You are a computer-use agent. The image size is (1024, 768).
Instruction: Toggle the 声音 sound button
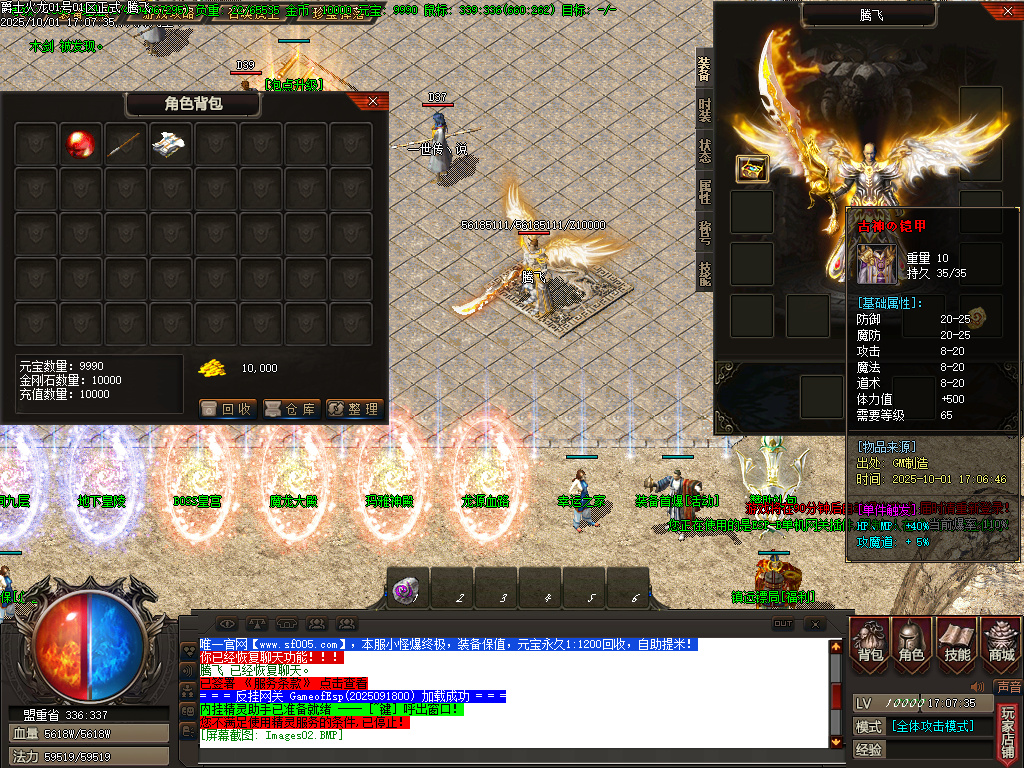point(1009,687)
